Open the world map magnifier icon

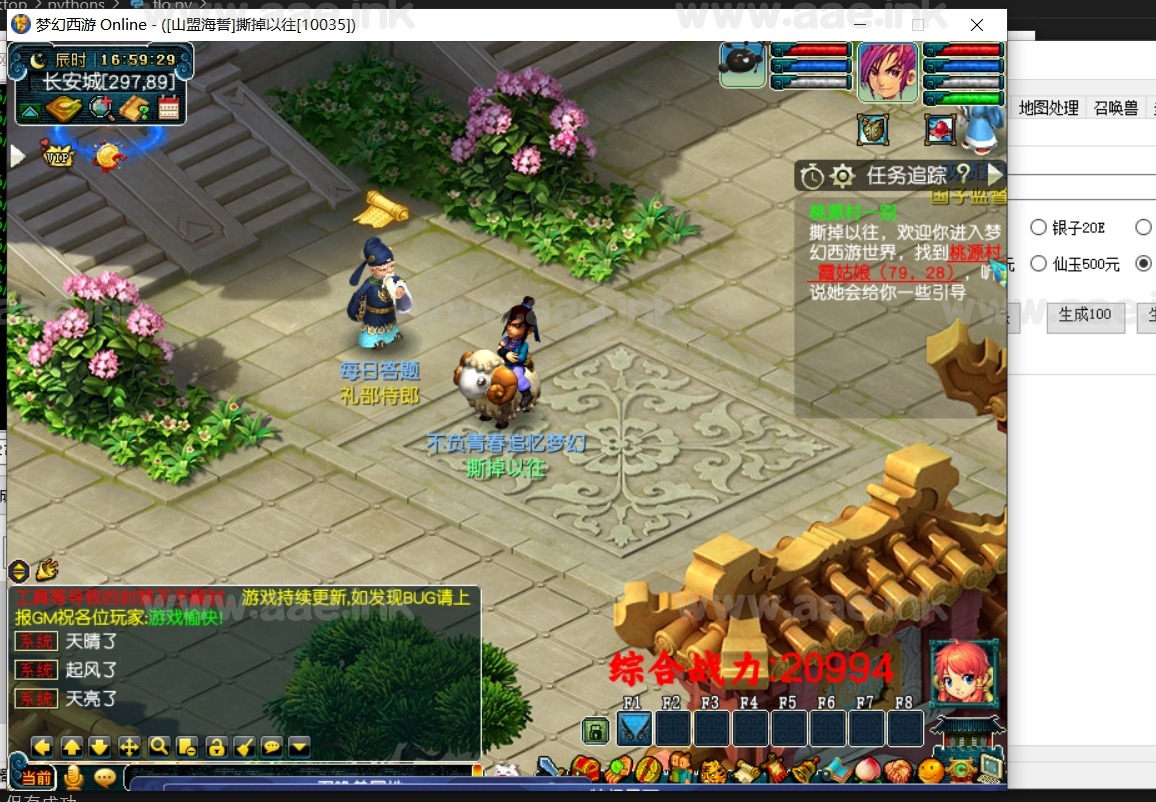click(x=101, y=108)
